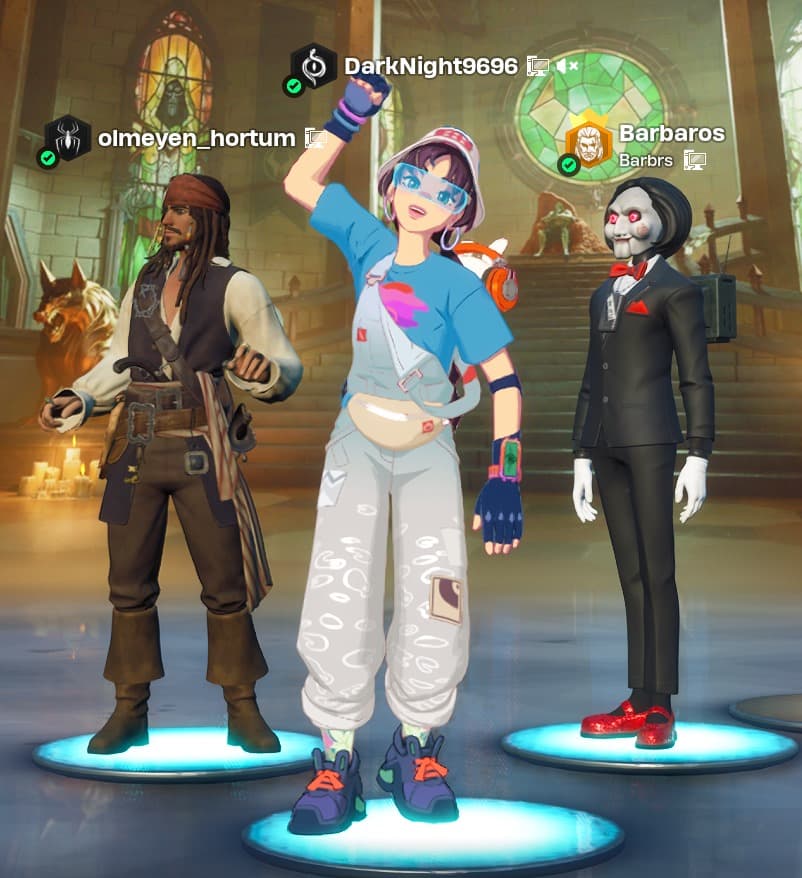Select the olmeyen_hortum player nameplate
802x878 pixels.
[196, 138]
